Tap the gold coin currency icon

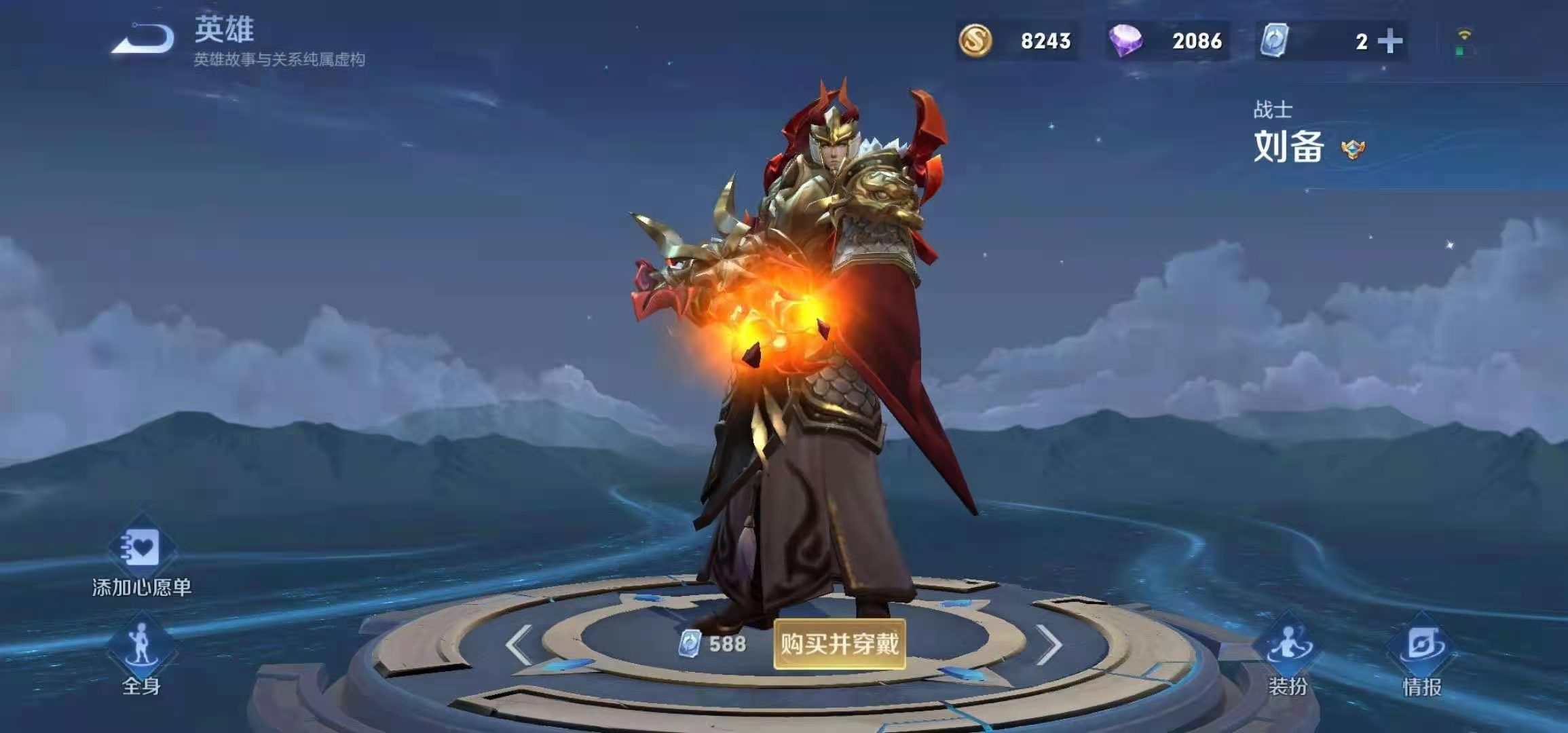(975, 41)
